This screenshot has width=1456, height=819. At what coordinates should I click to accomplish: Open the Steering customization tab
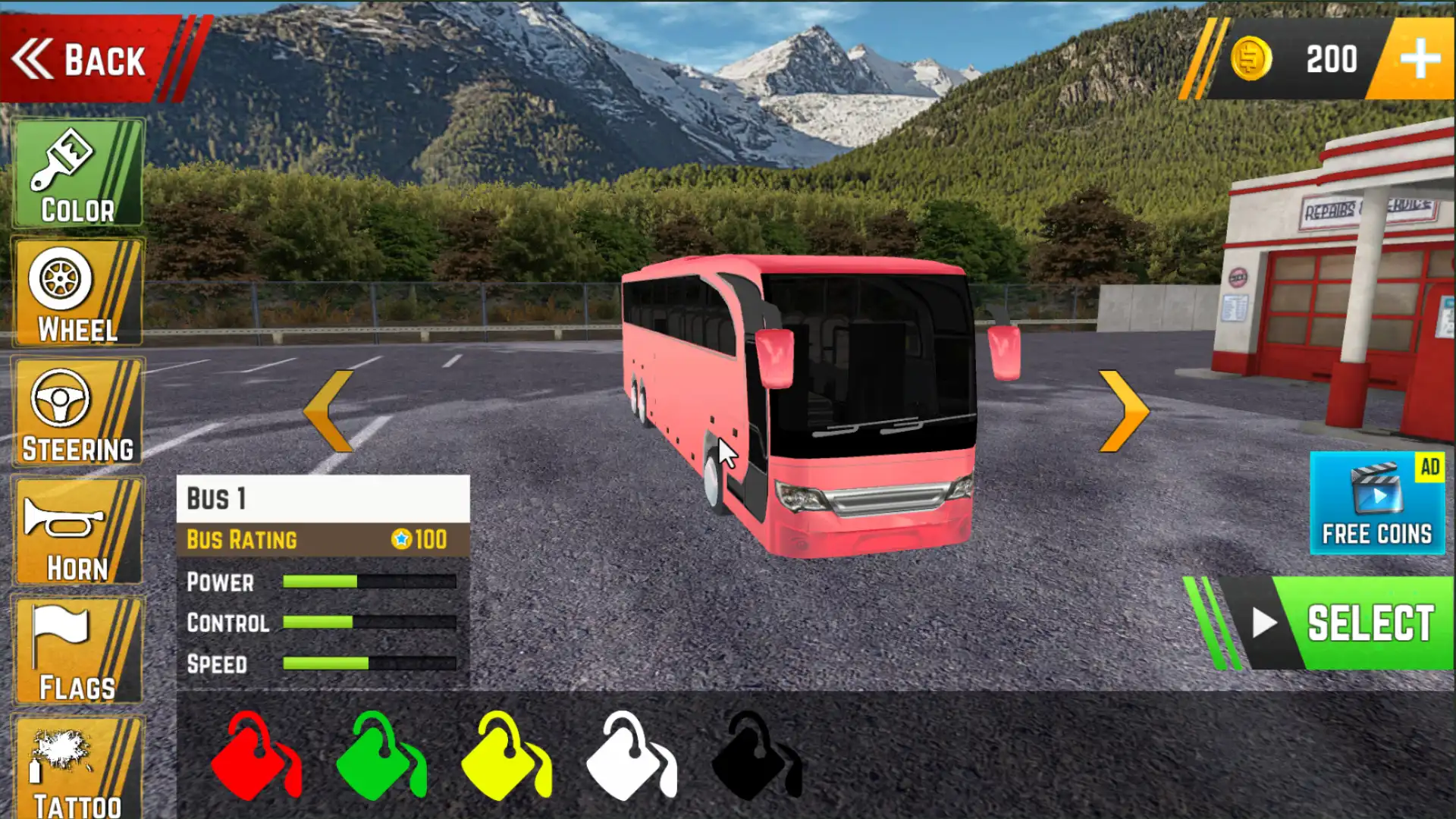point(77,413)
